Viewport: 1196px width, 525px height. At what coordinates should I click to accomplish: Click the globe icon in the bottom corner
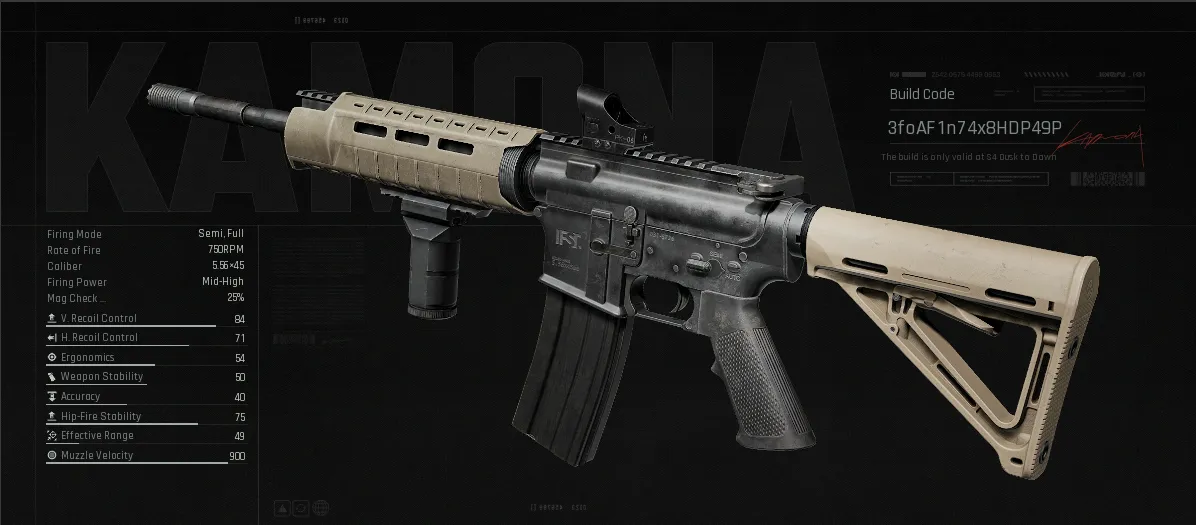(321, 509)
